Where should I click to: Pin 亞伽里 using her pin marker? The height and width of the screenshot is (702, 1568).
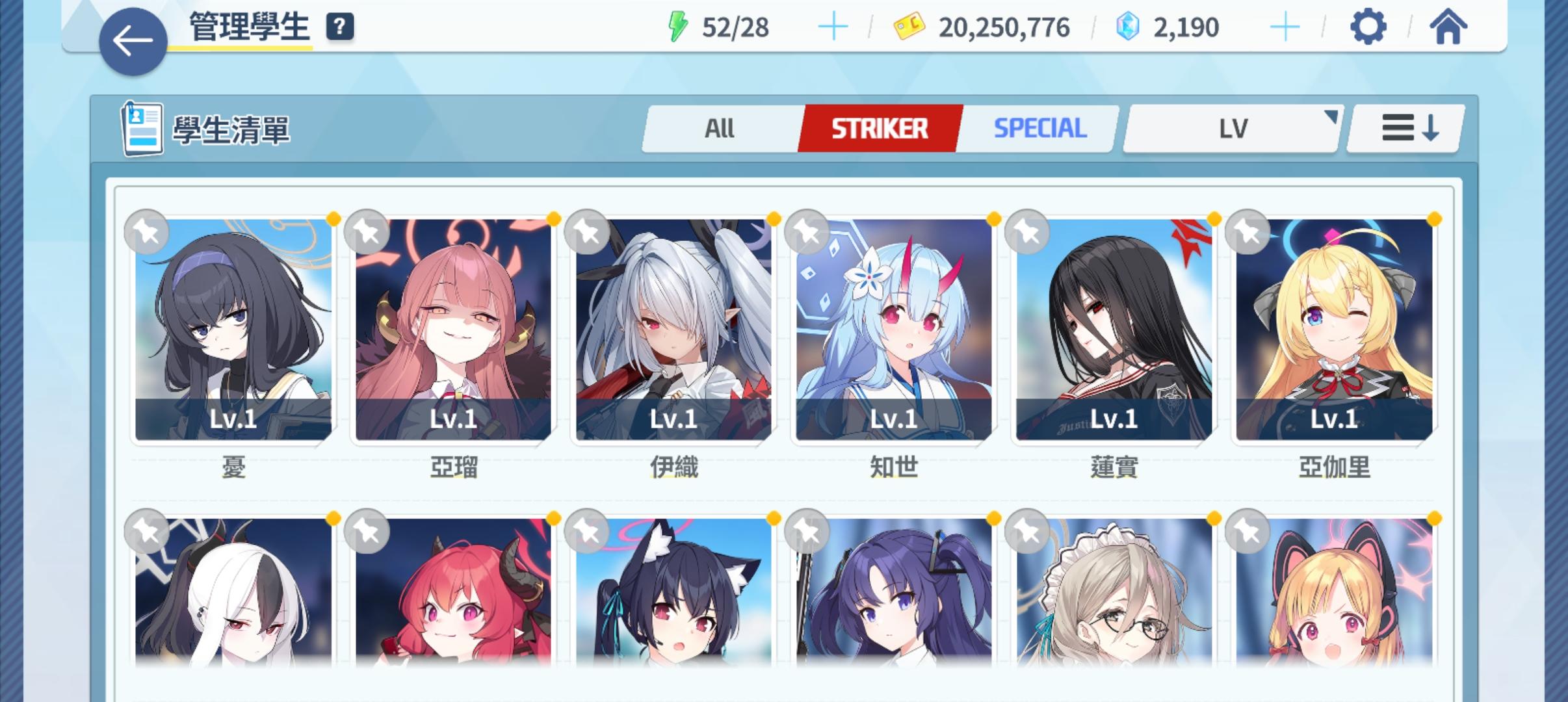[1245, 232]
